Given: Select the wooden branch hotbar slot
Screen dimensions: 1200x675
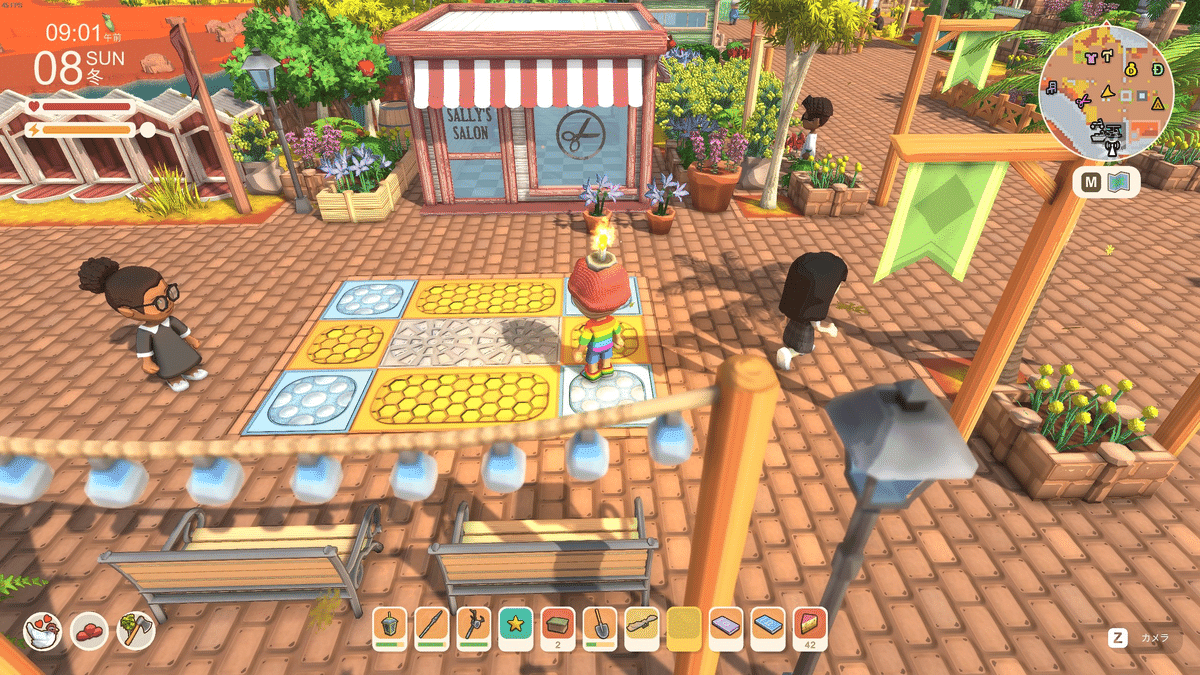Looking at the screenshot, I should click(642, 628).
